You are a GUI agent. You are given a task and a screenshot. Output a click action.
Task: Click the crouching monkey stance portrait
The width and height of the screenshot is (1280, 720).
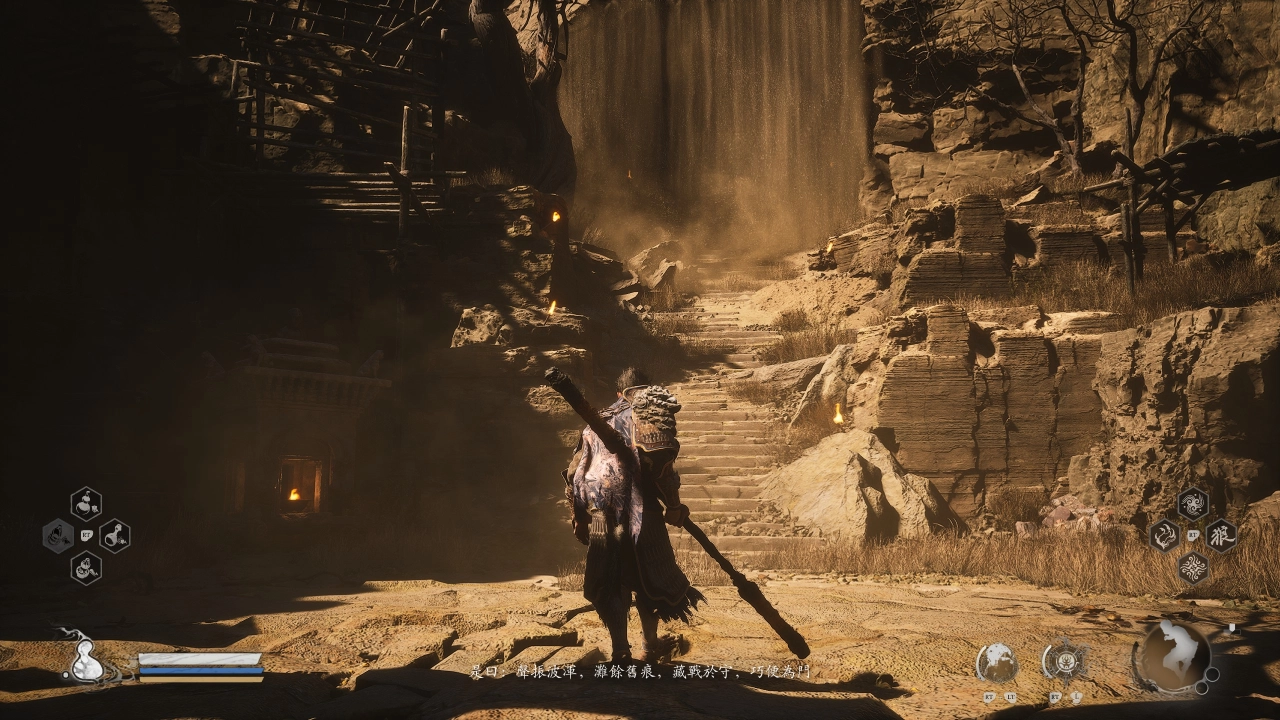point(1172,657)
